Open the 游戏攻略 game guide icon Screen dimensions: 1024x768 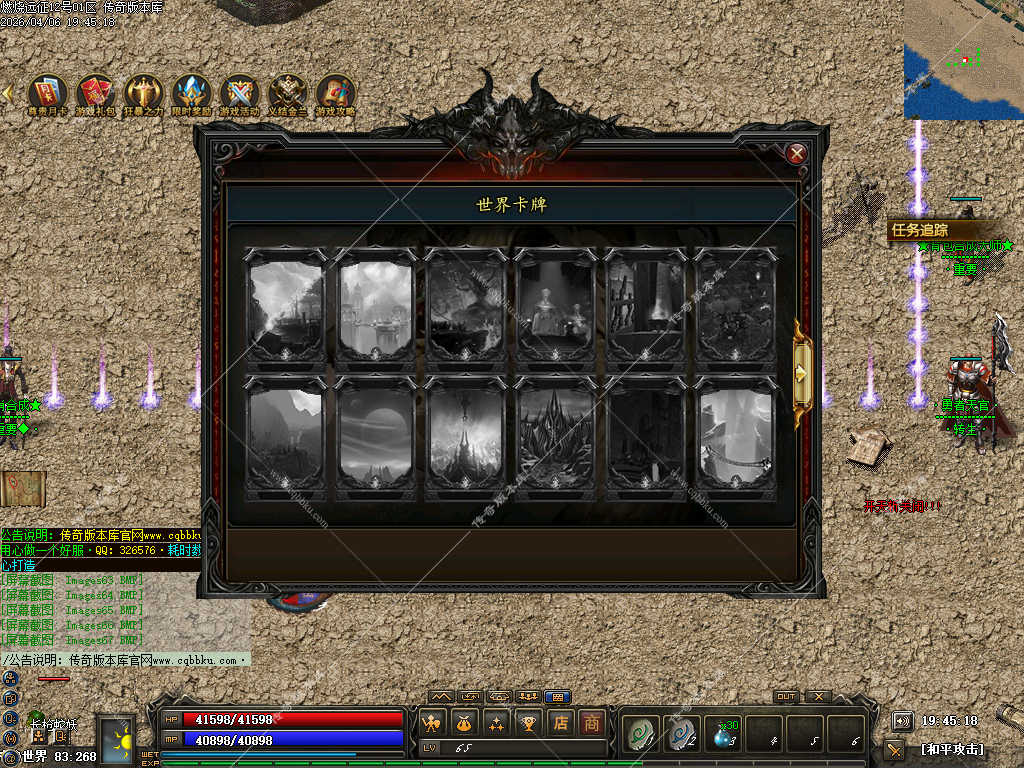336,92
